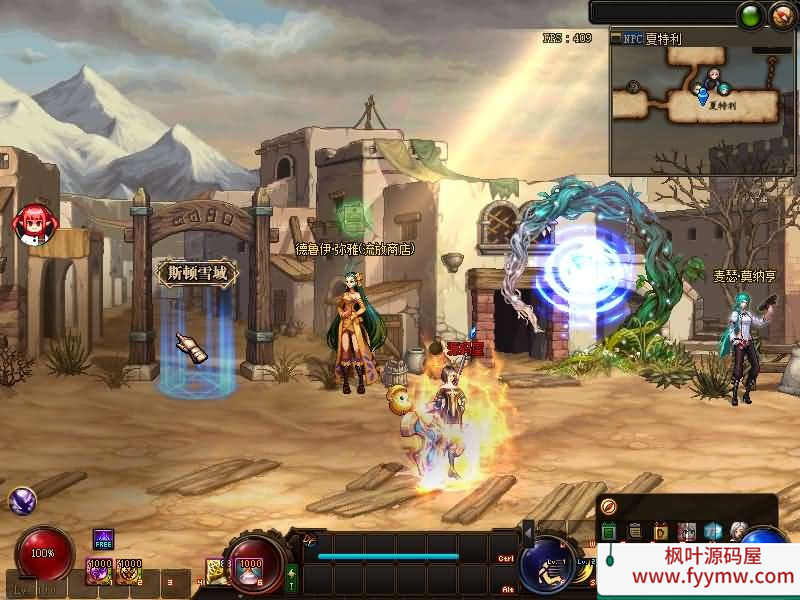Open the red-haired face menu icon

pyautogui.click(x=687, y=531)
